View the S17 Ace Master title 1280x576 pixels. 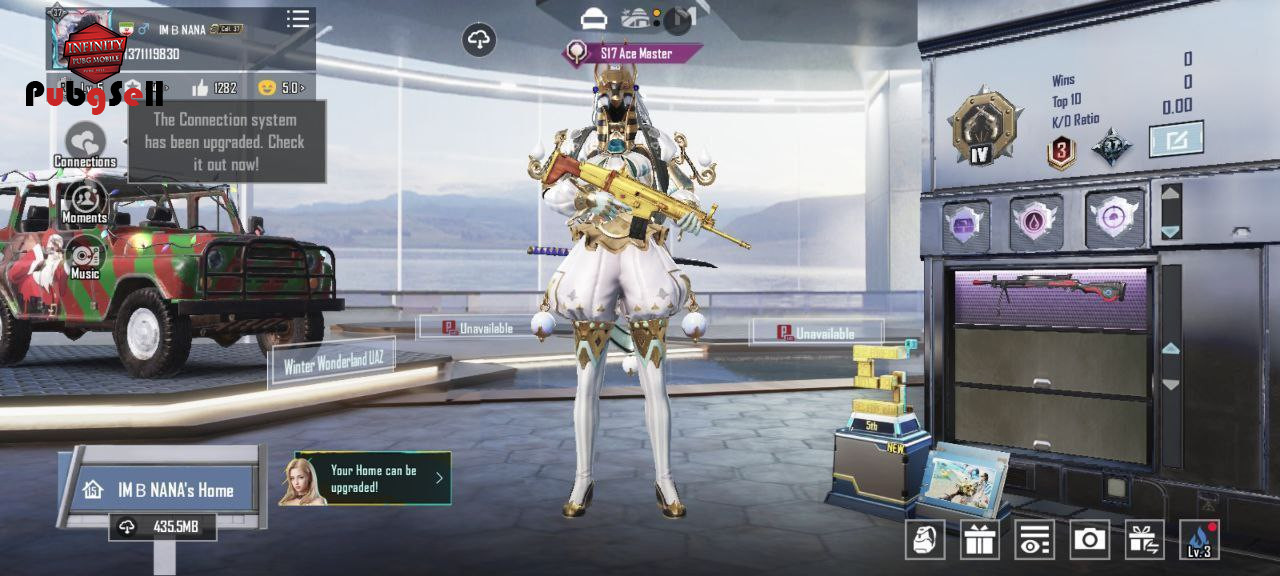coord(634,53)
